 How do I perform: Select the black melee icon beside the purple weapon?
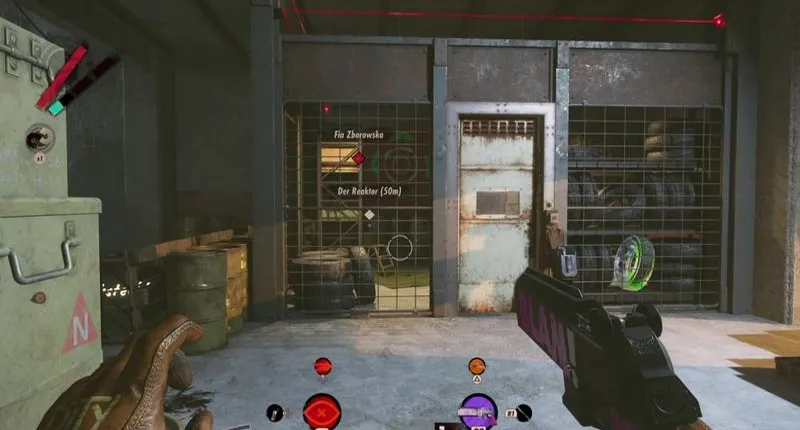click(523, 412)
